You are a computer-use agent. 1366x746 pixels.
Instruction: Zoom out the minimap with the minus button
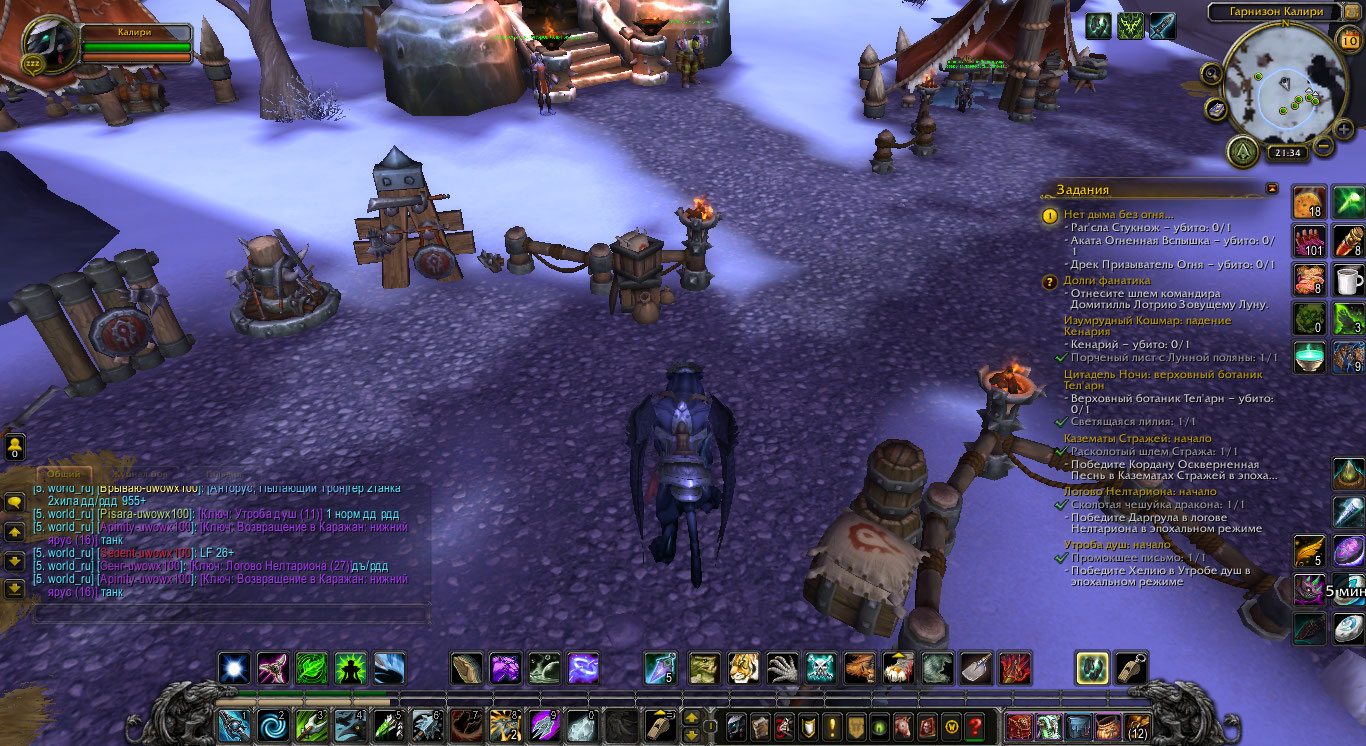[x=1323, y=146]
